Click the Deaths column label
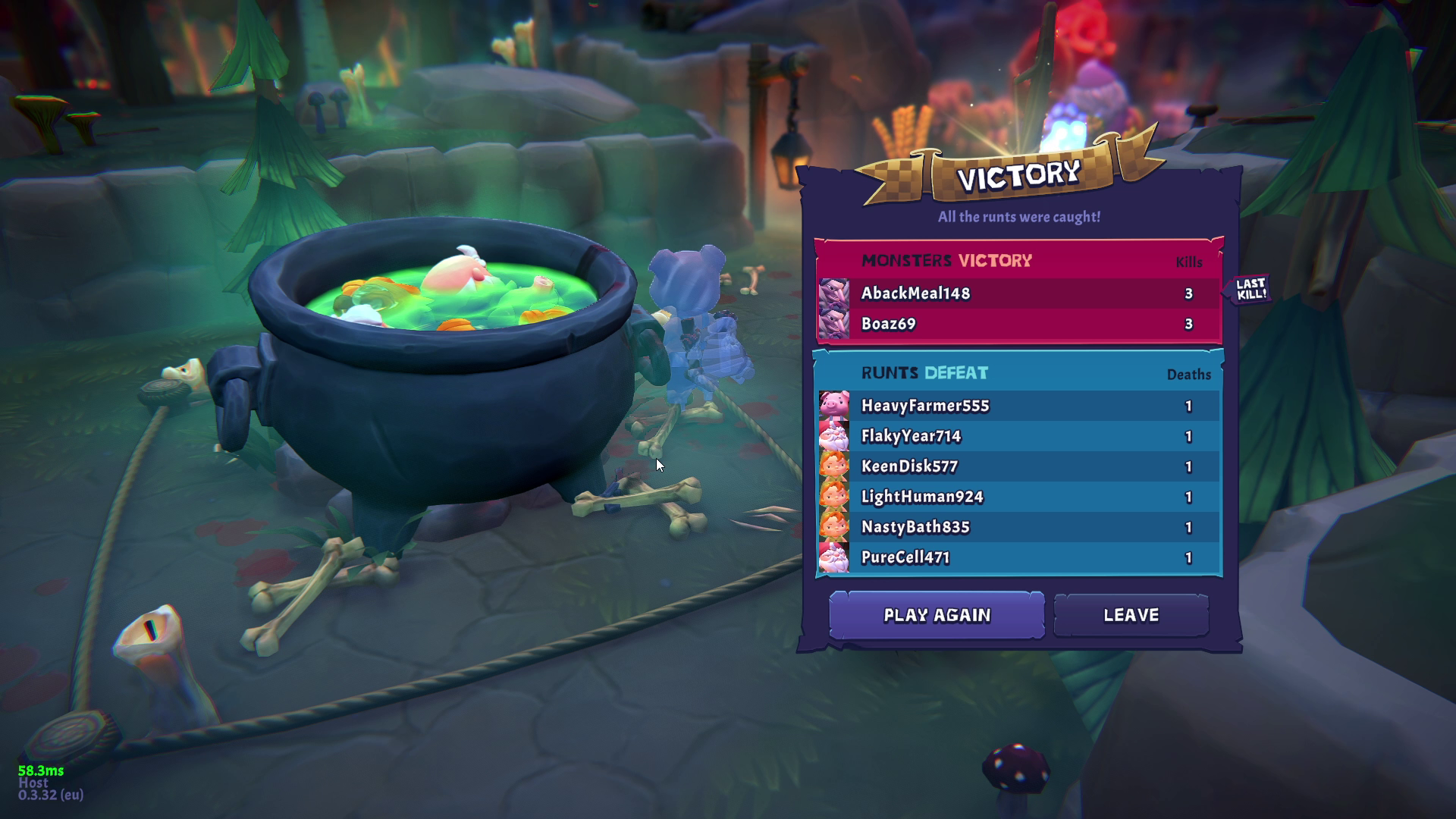 1189,375
